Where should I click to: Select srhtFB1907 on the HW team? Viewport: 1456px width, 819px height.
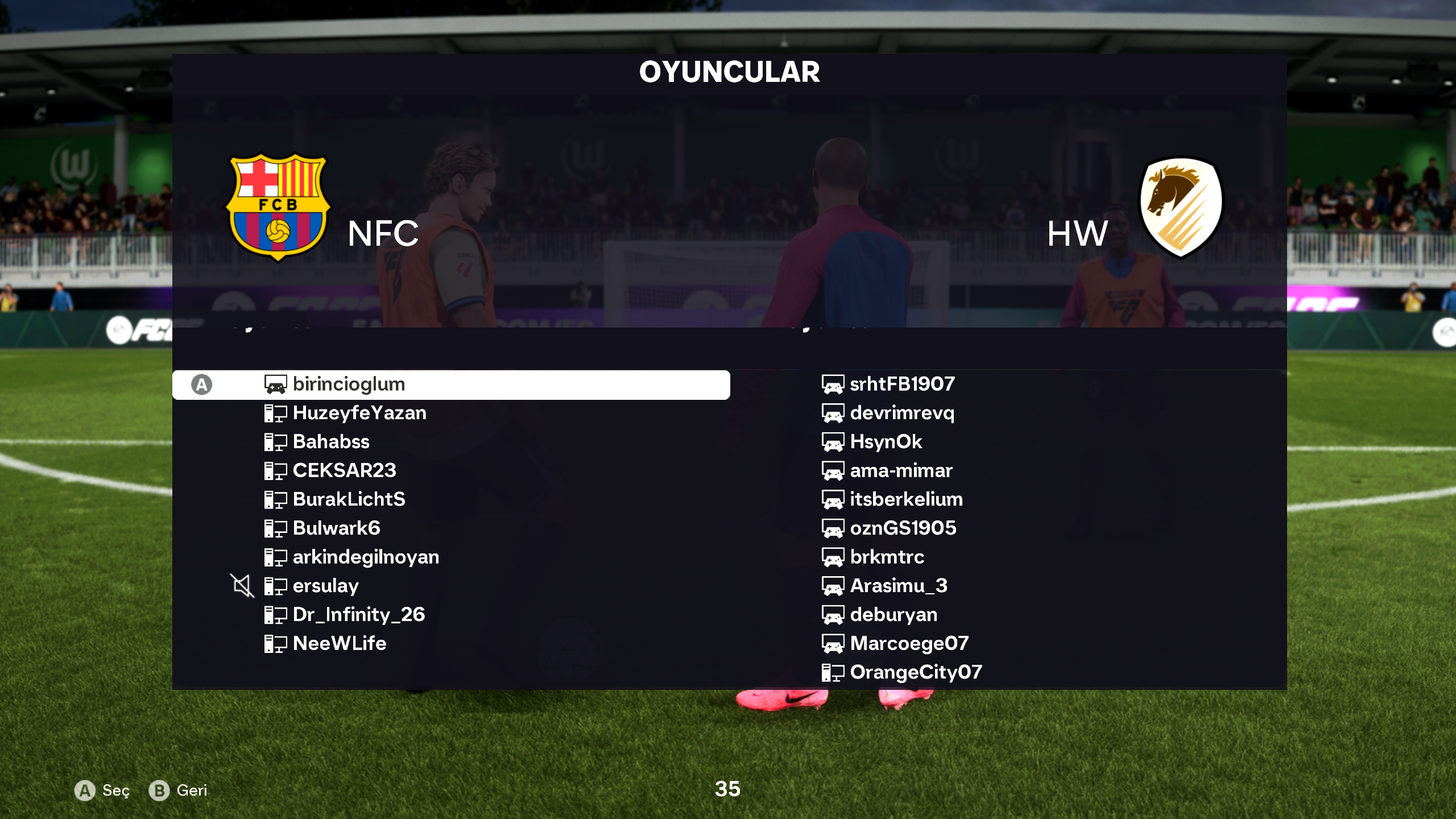902,384
